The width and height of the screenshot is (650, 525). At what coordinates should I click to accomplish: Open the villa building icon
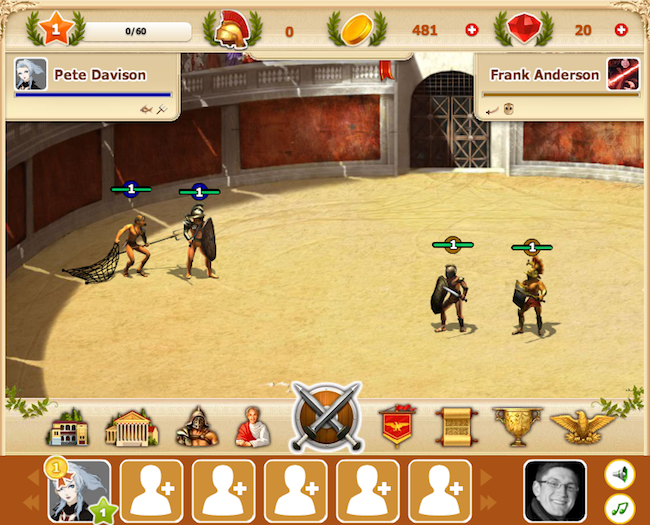(x=69, y=427)
